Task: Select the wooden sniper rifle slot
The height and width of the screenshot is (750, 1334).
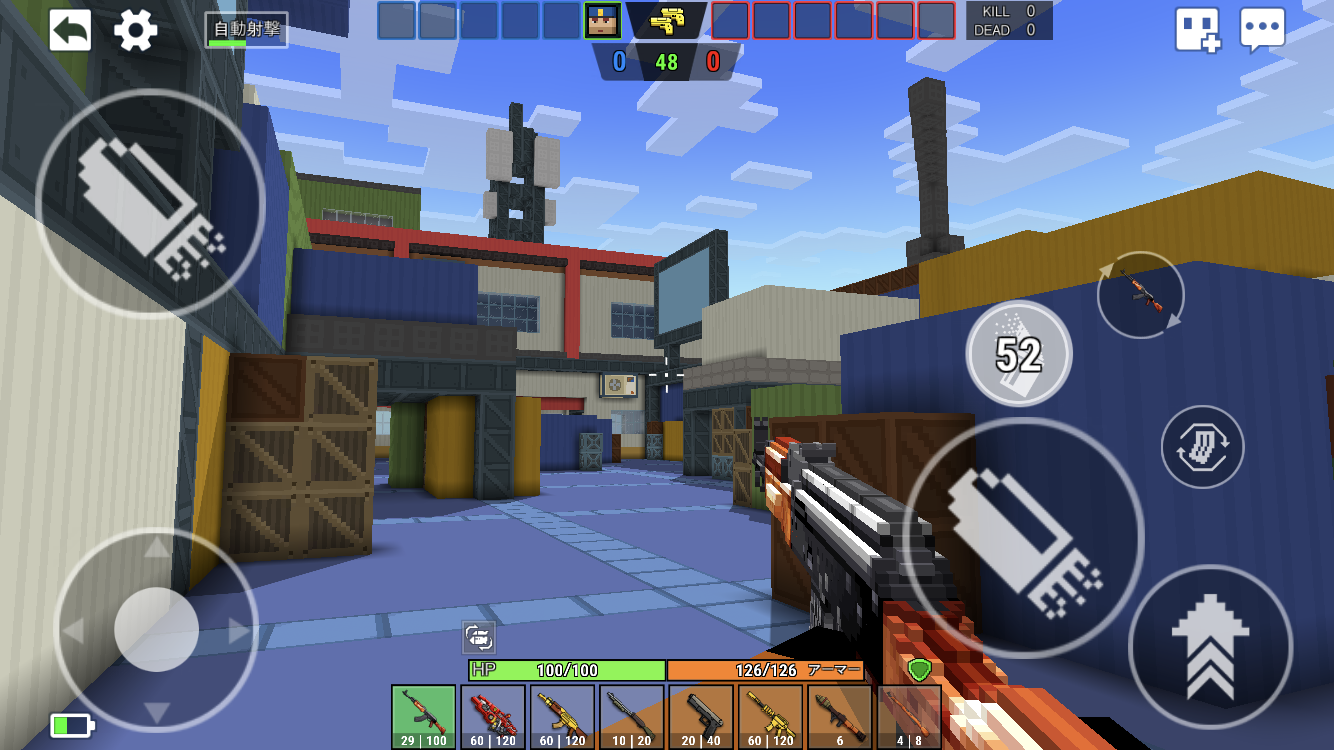Action: pyautogui.click(x=909, y=716)
